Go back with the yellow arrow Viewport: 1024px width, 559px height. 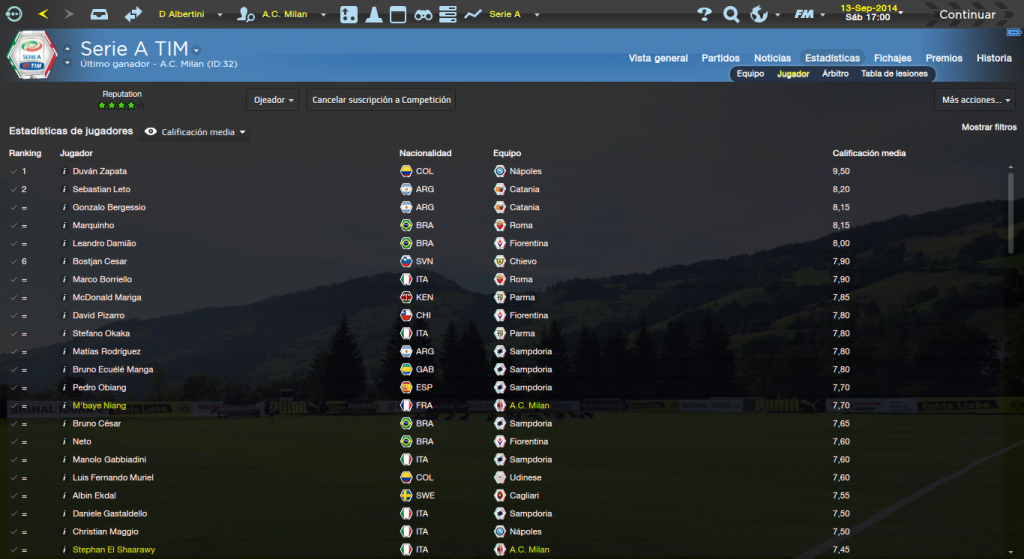43,15
